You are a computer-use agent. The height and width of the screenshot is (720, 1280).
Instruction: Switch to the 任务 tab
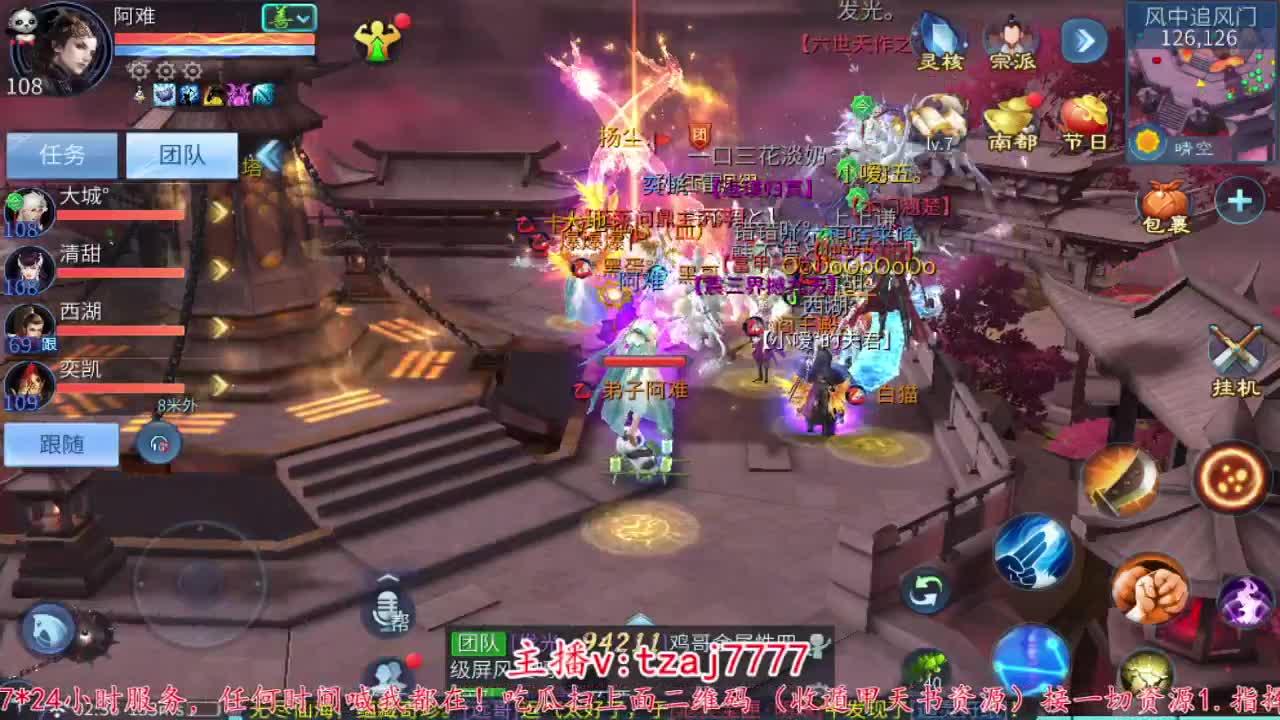pyautogui.click(x=62, y=155)
